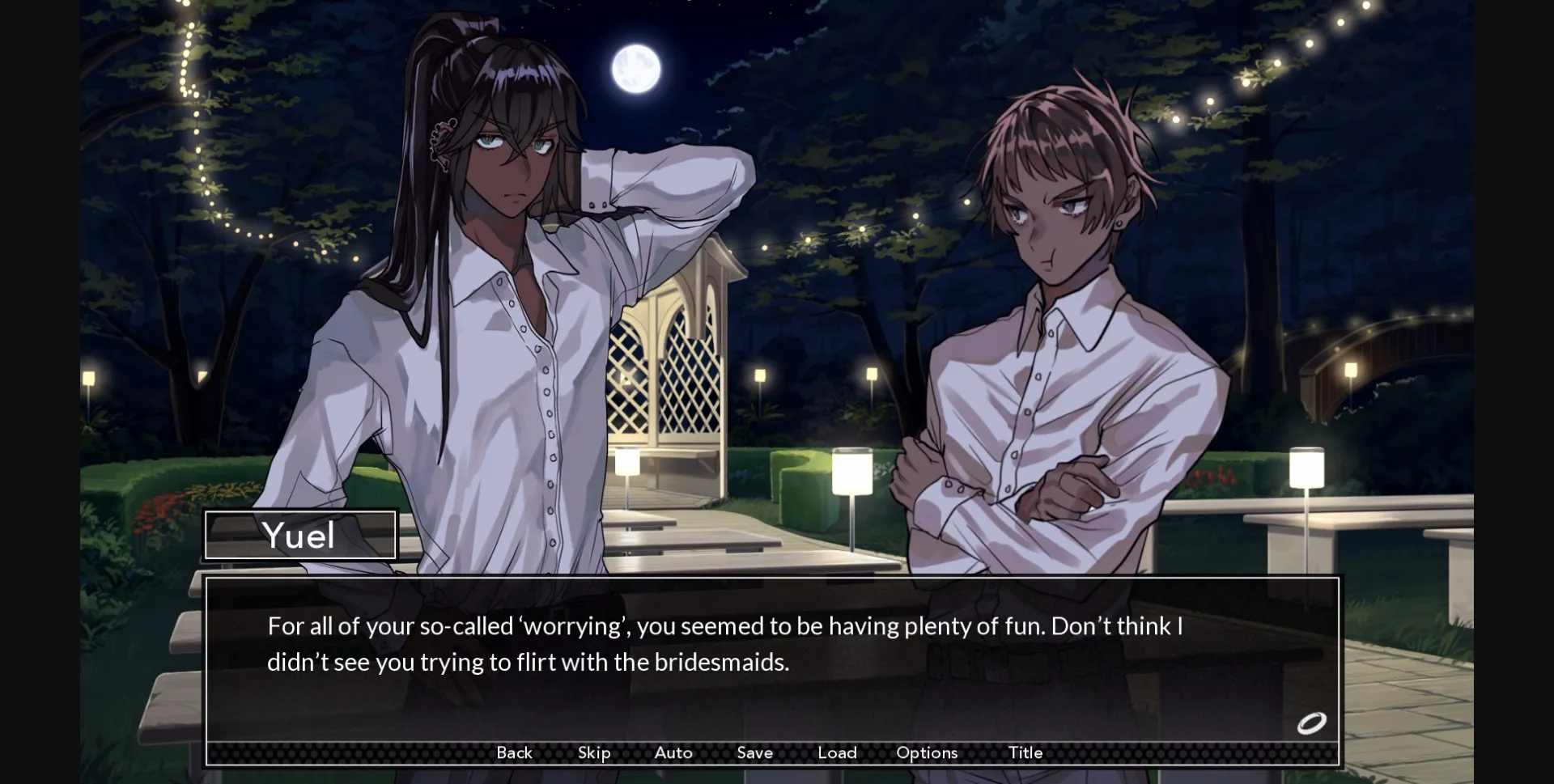Click the Yuel name box
This screenshot has height=784, width=1554.
pos(300,535)
